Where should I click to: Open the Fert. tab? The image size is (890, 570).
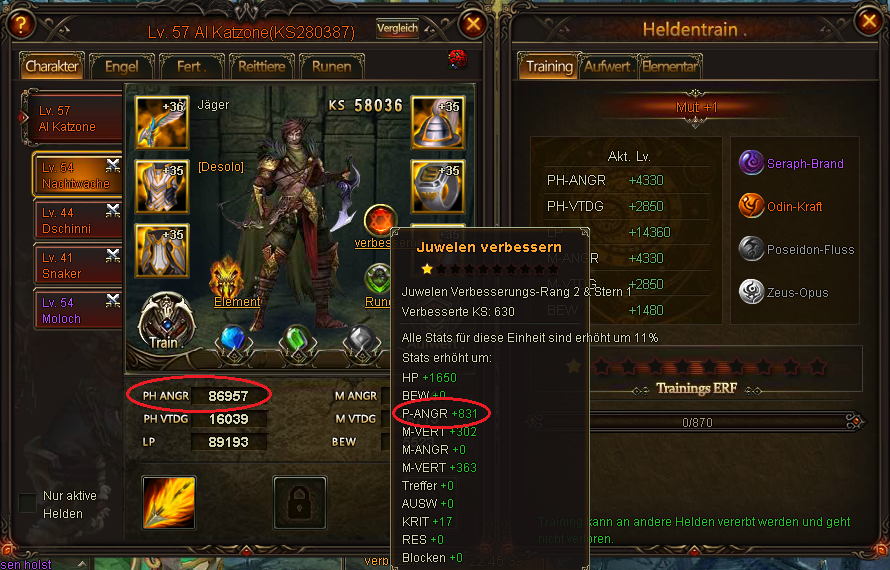191,67
